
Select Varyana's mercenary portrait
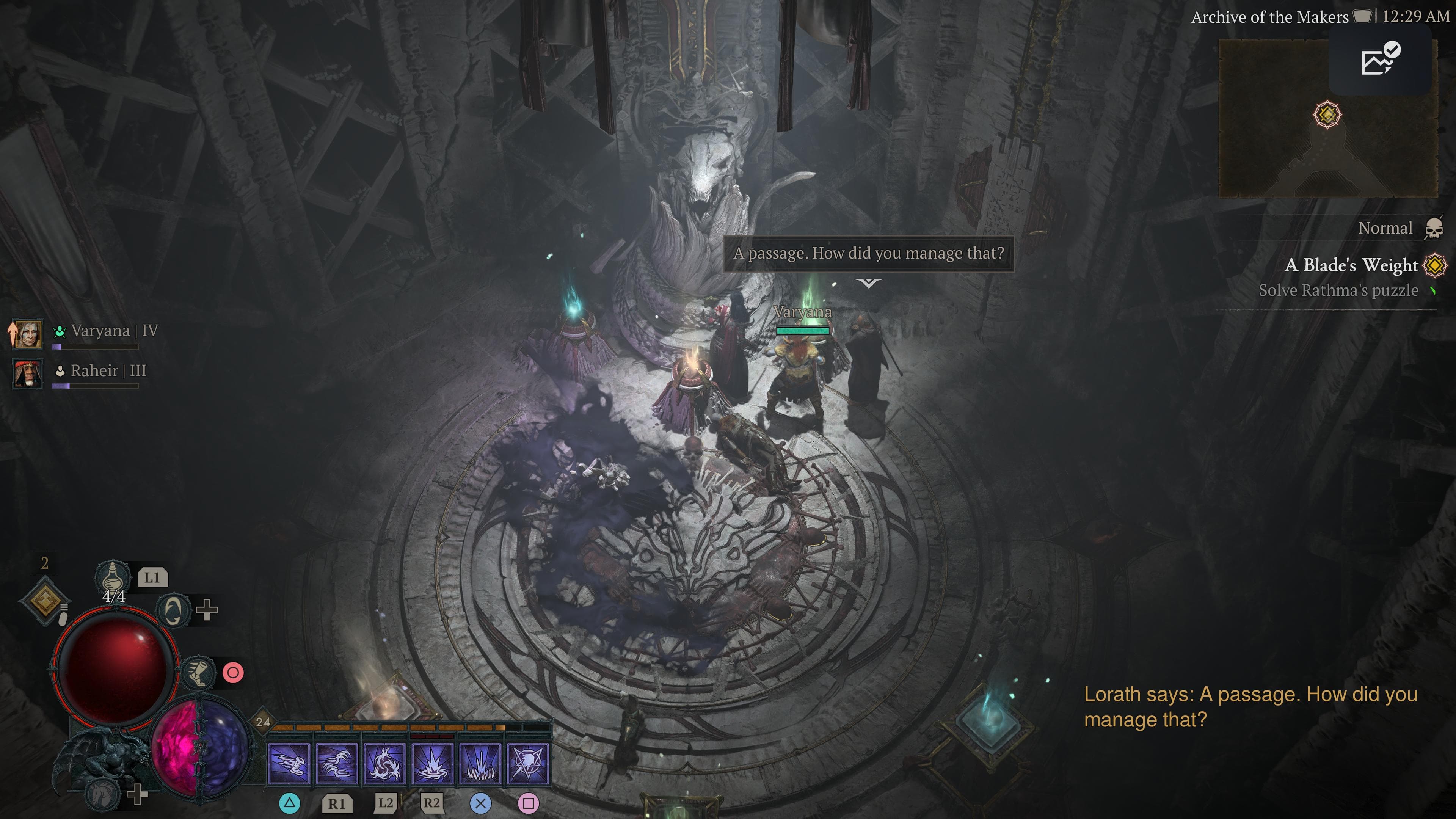(28, 334)
